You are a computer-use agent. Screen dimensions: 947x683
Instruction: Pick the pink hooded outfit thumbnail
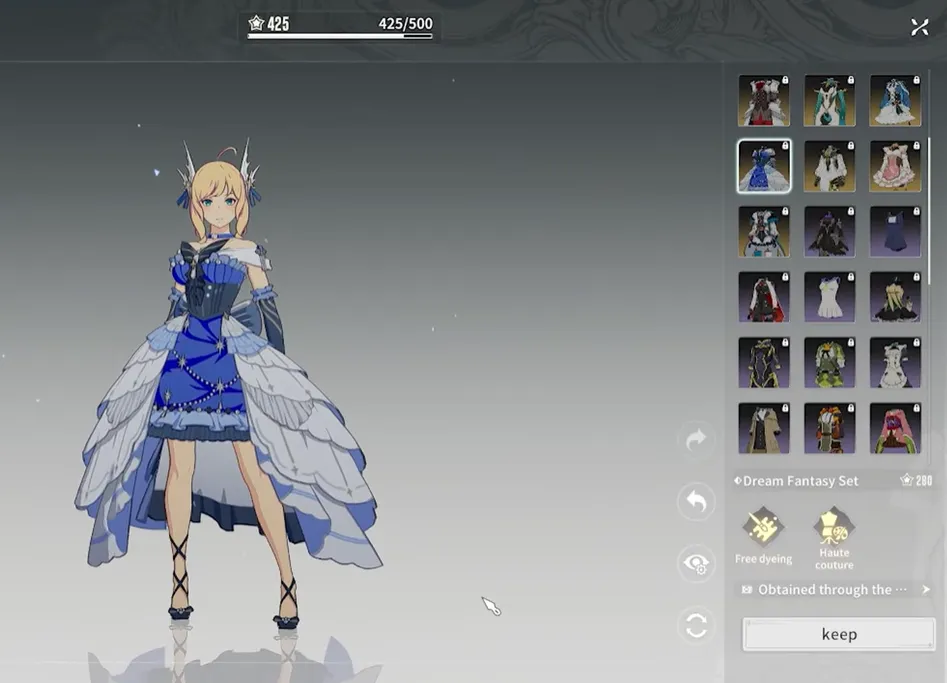pos(895,428)
